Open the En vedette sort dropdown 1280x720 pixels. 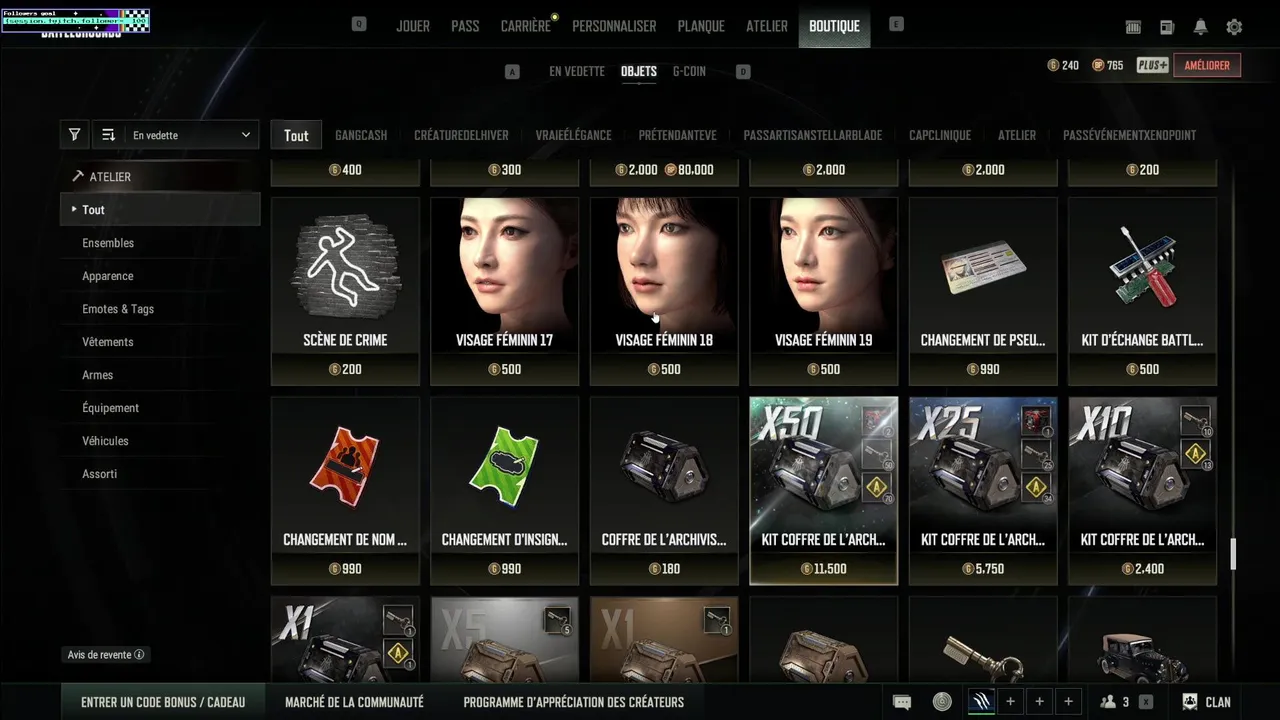(191, 135)
